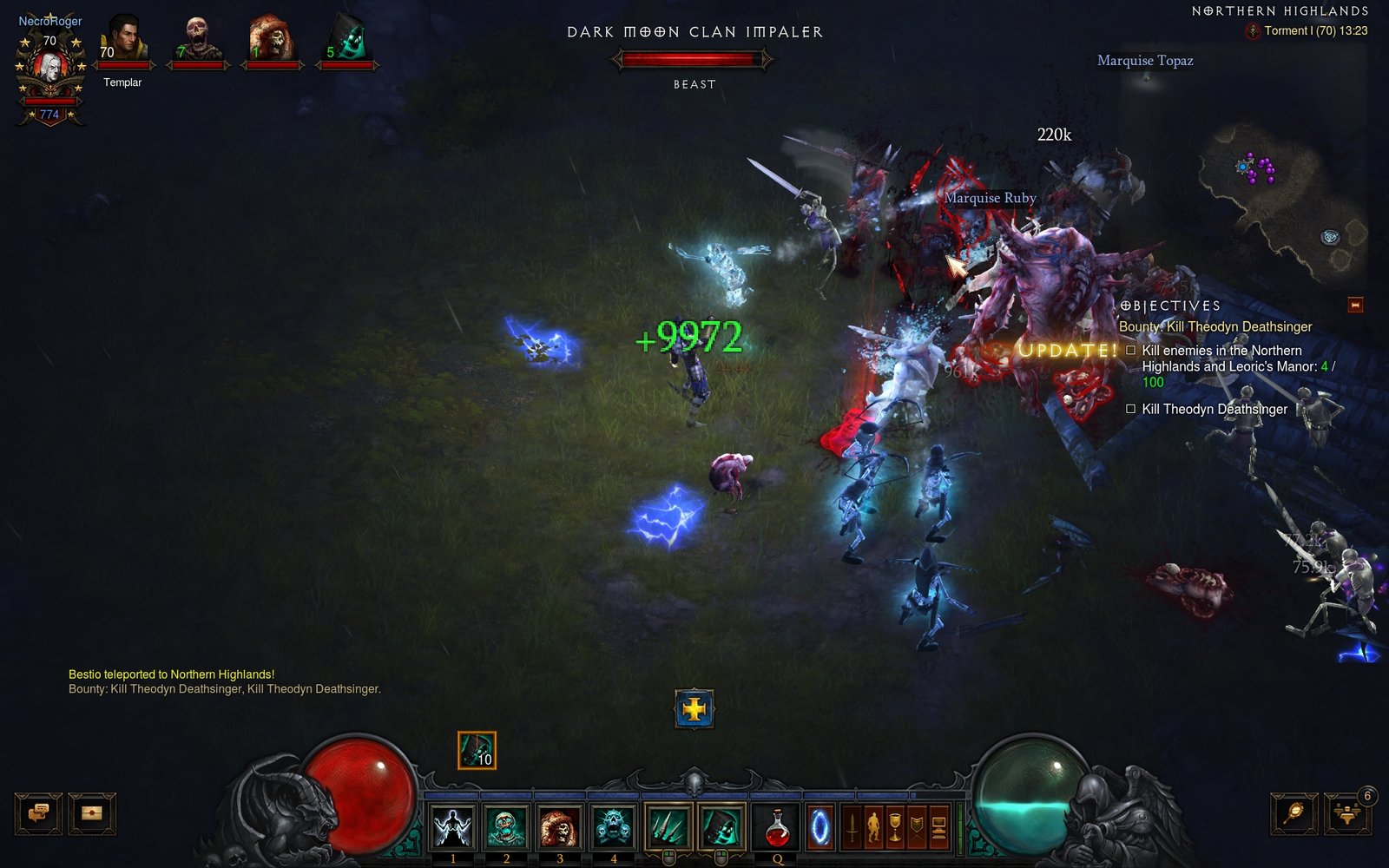Select the Kill Theodyn Deathsinger bounty title
1389x868 pixels.
point(1215,326)
